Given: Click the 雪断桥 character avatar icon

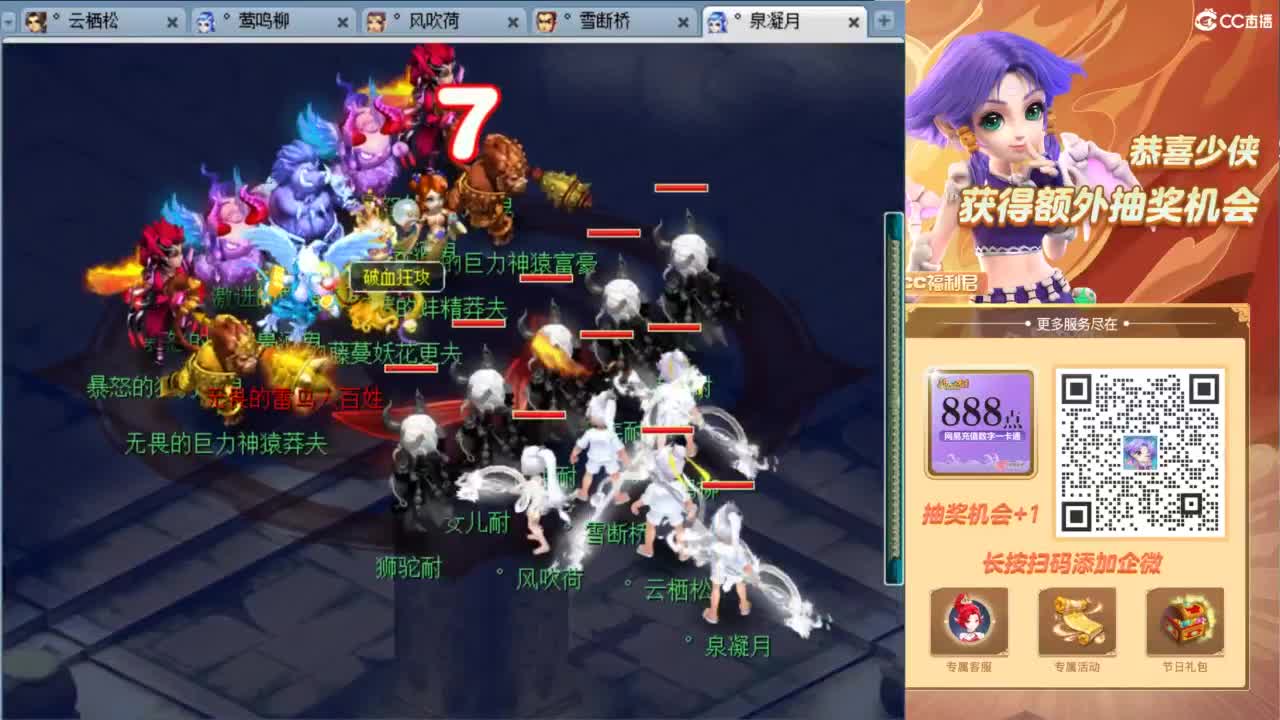Looking at the screenshot, I should click(545, 20).
